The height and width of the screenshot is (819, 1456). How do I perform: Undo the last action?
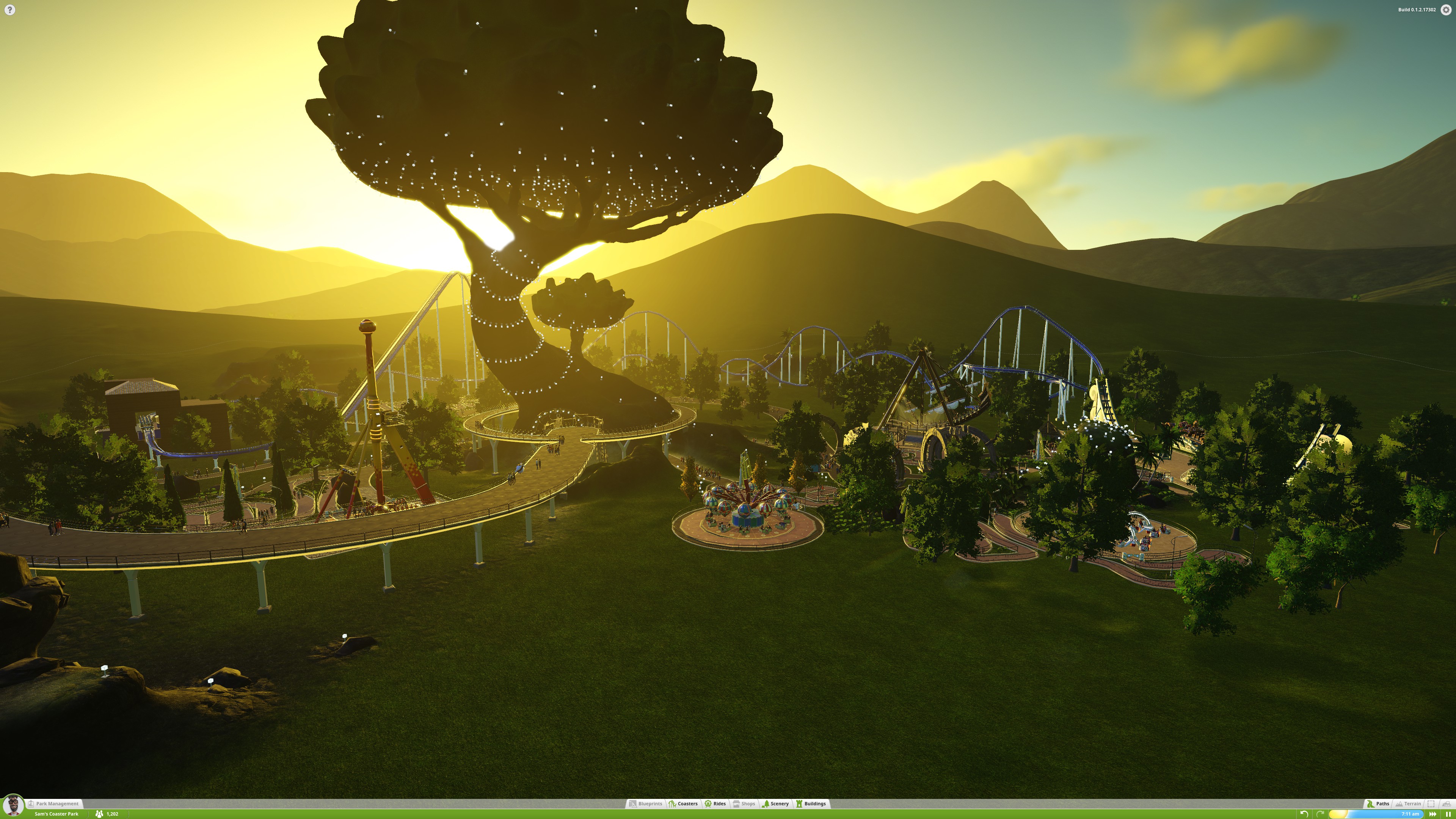click(1304, 814)
